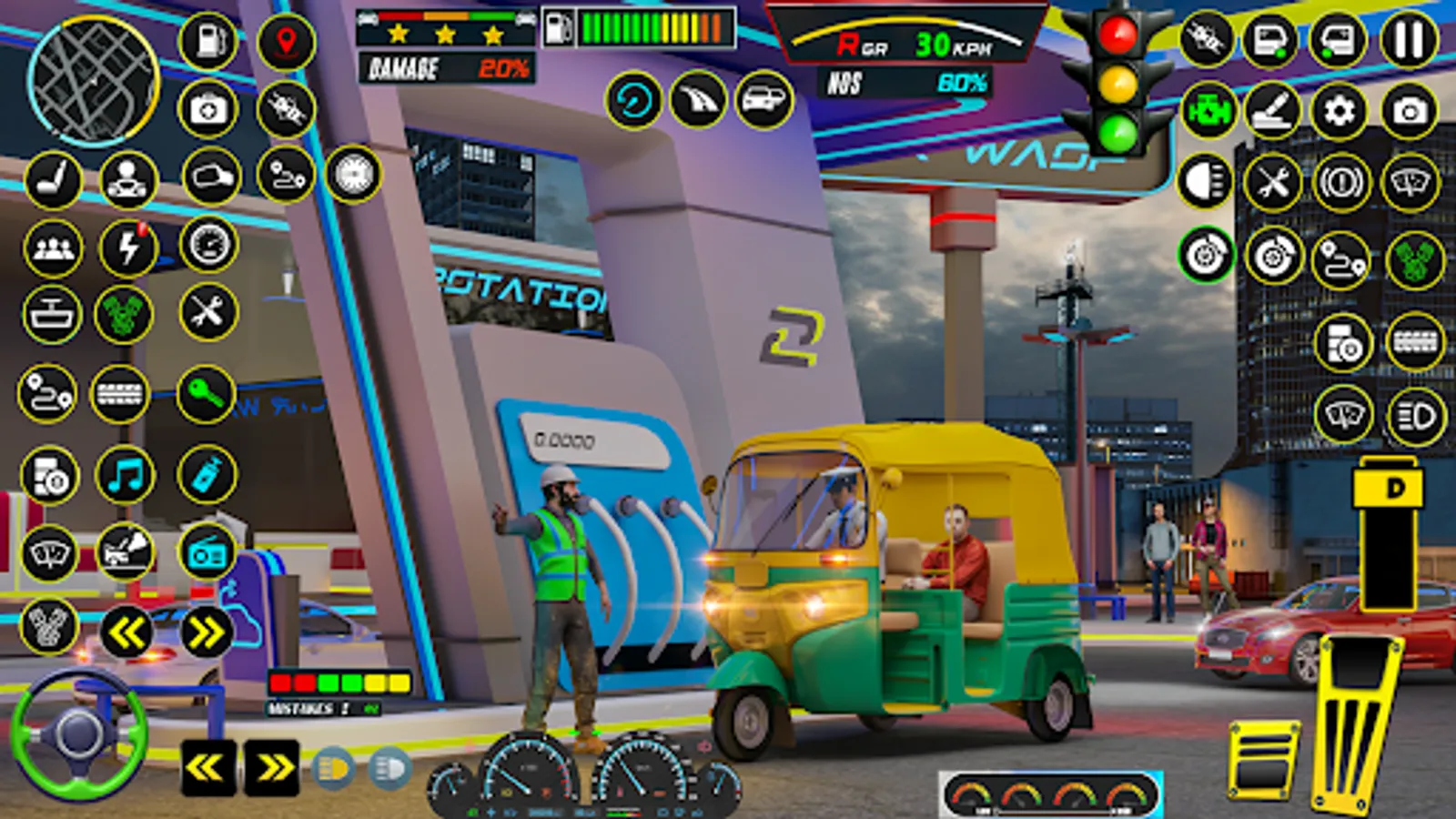1456x819 pixels.
Task: Click the gear shifter showing D
Action: [x=1388, y=537]
